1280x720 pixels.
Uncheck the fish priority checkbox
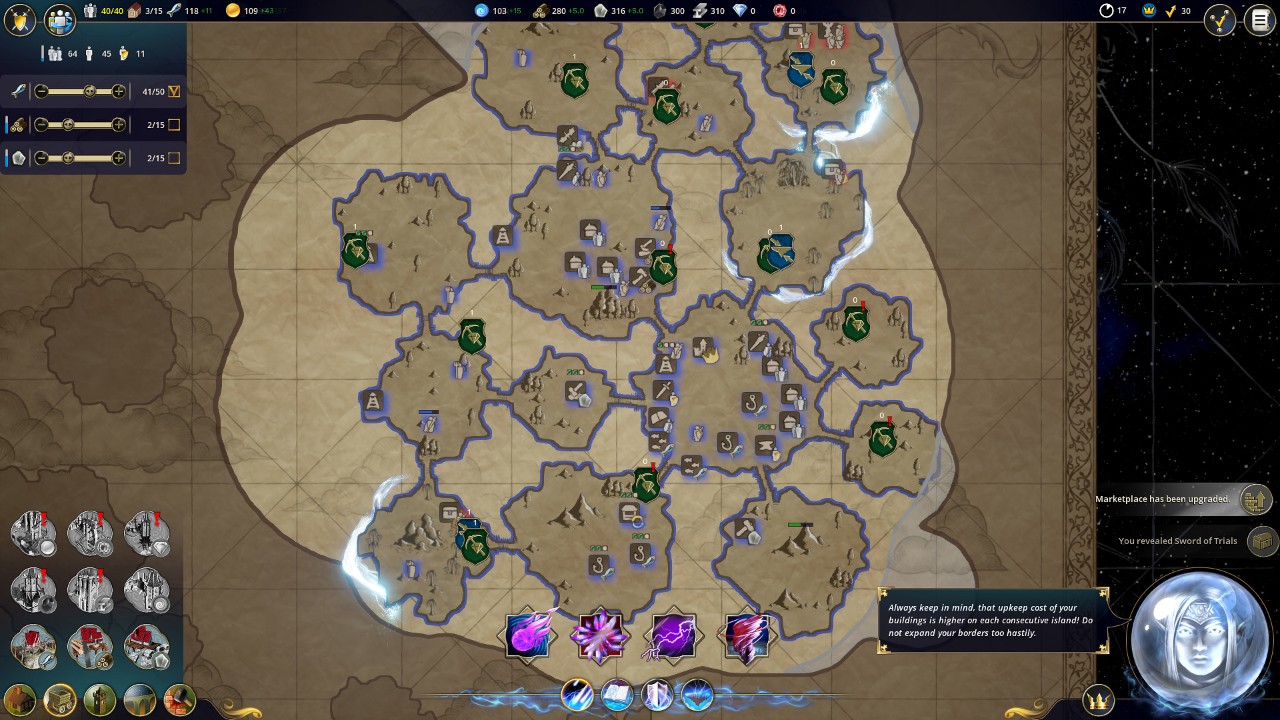(174, 92)
